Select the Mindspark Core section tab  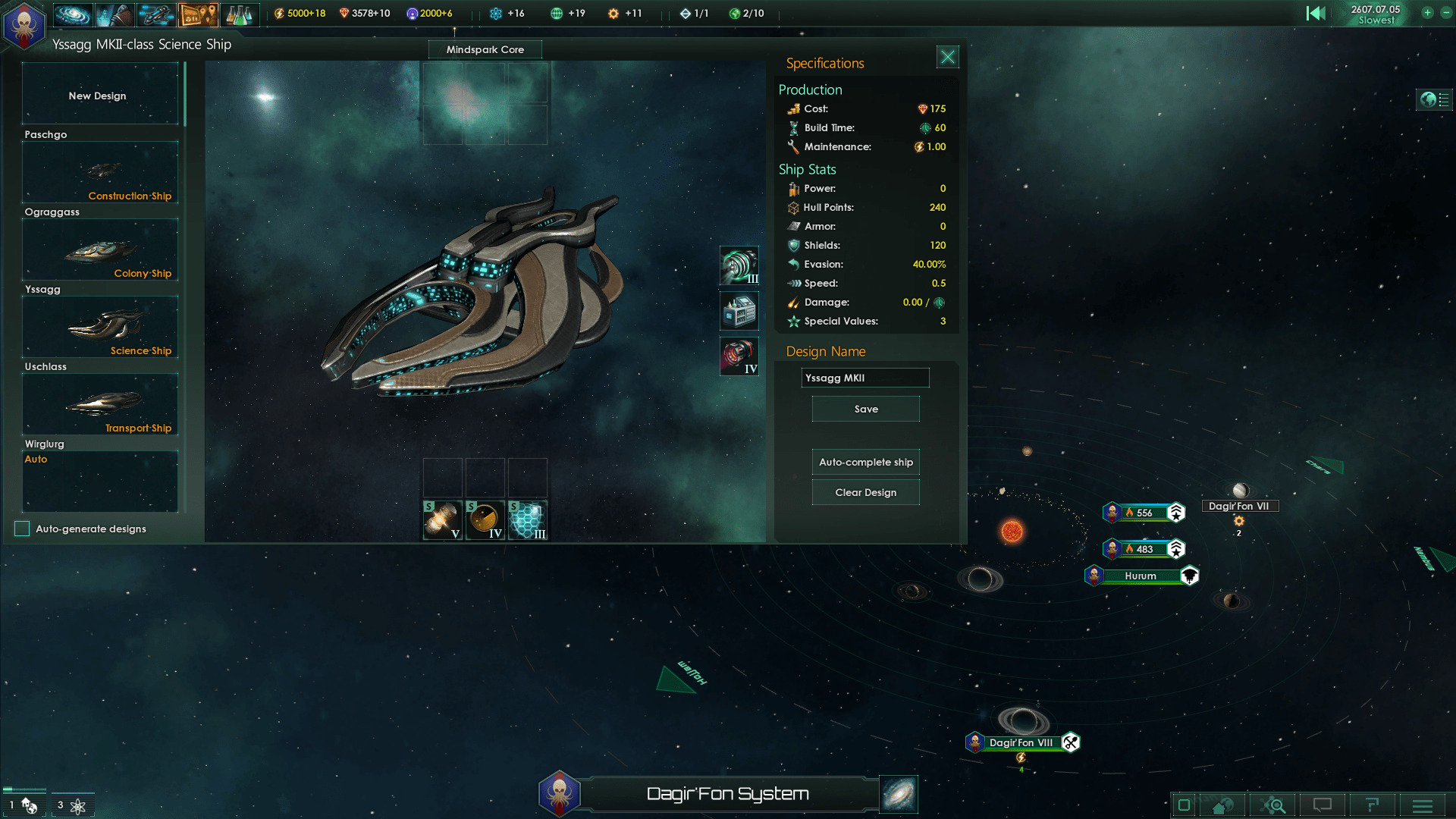[485, 49]
